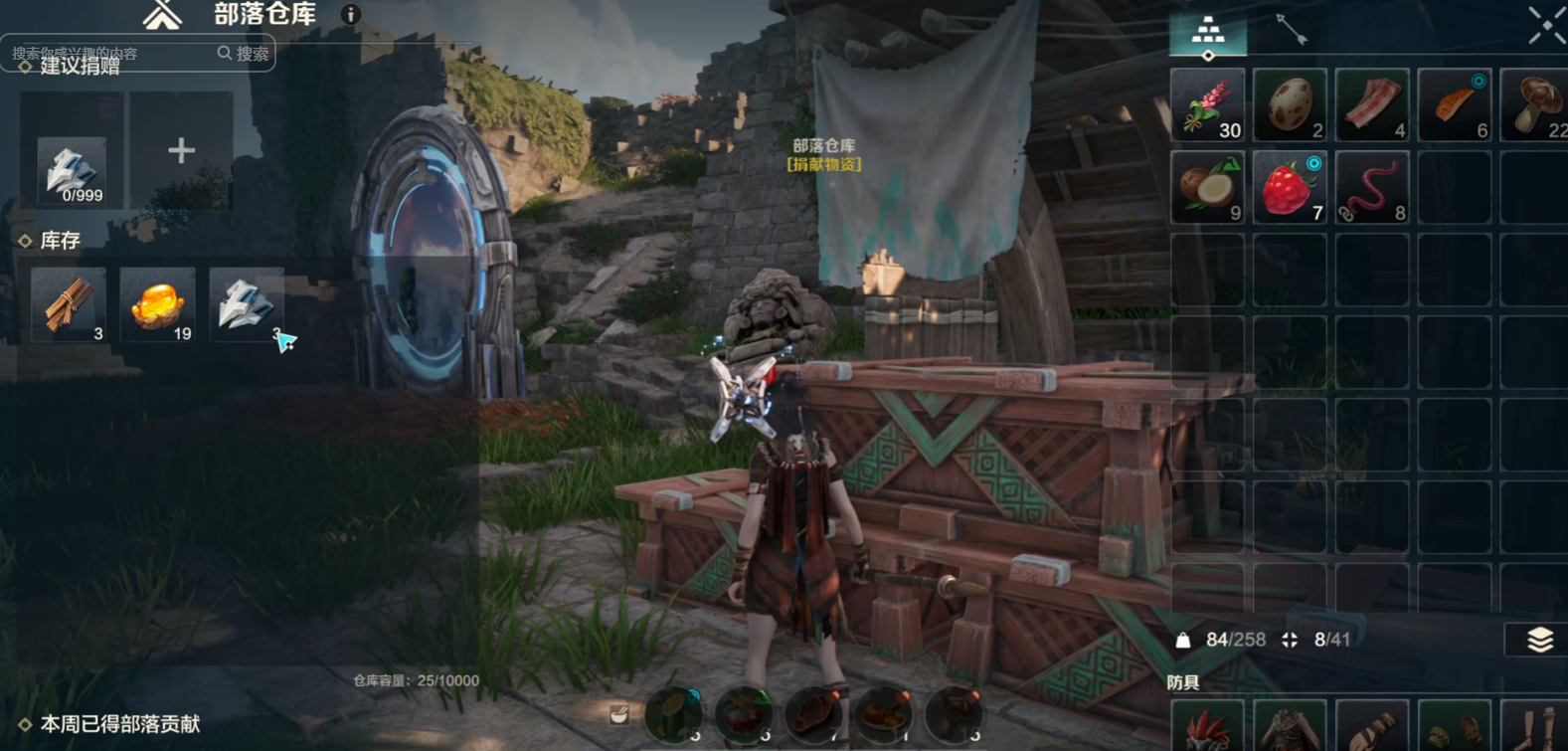
Task: Click the 搜索 search button
Action: click(244, 54)
